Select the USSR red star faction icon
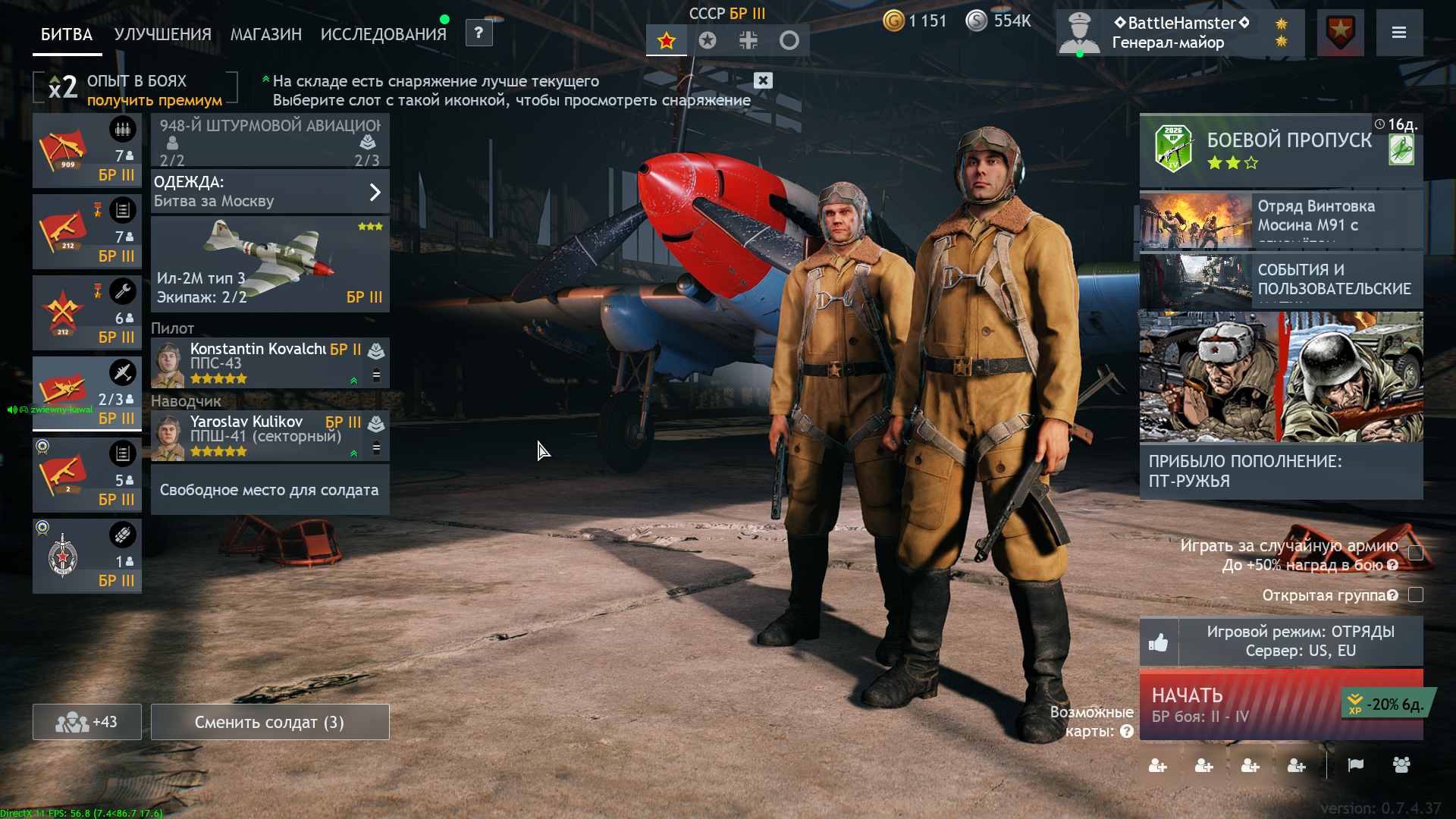 pos(667,41)
